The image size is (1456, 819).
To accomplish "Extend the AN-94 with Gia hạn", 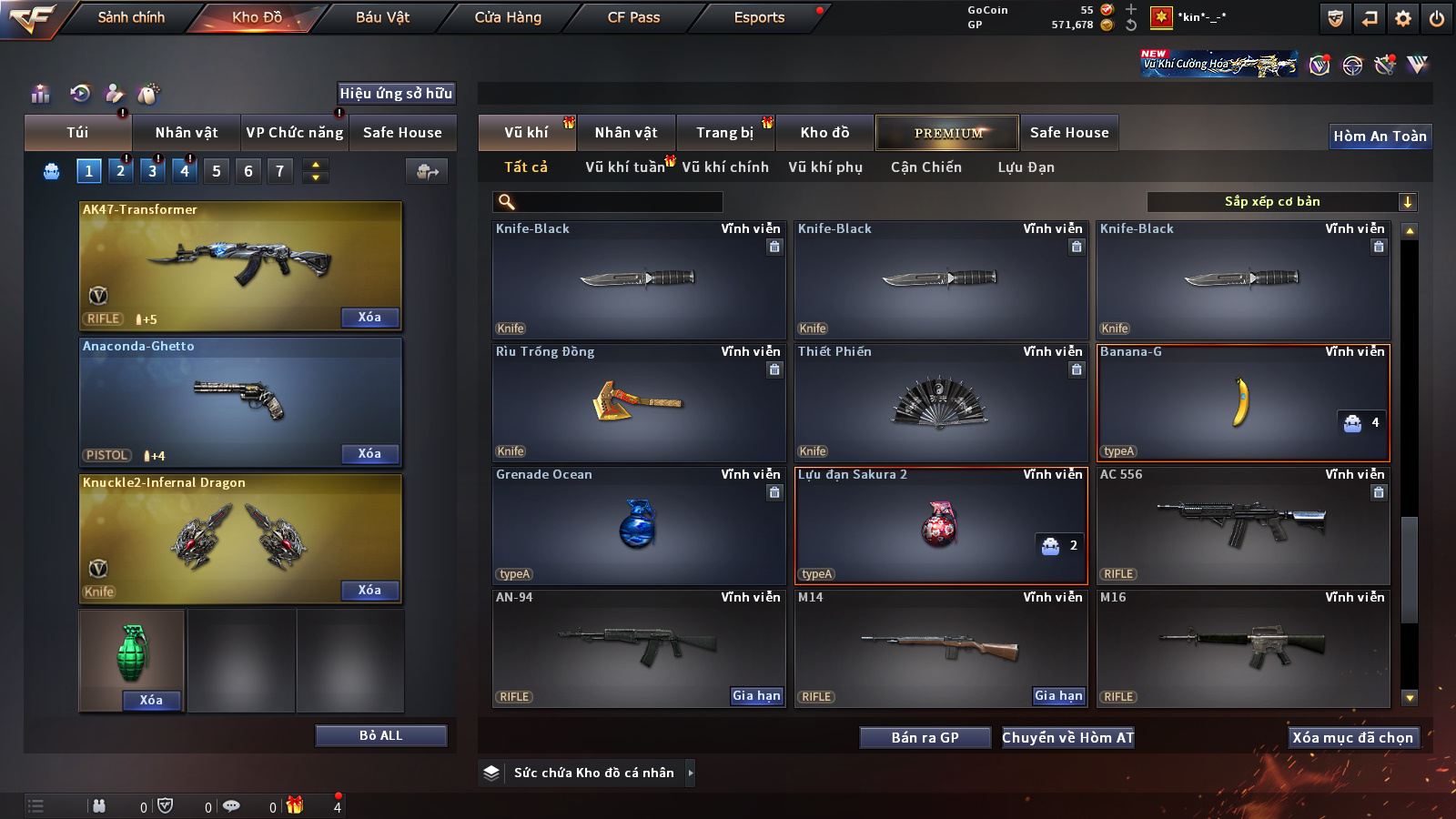I will tap(756, 696).
